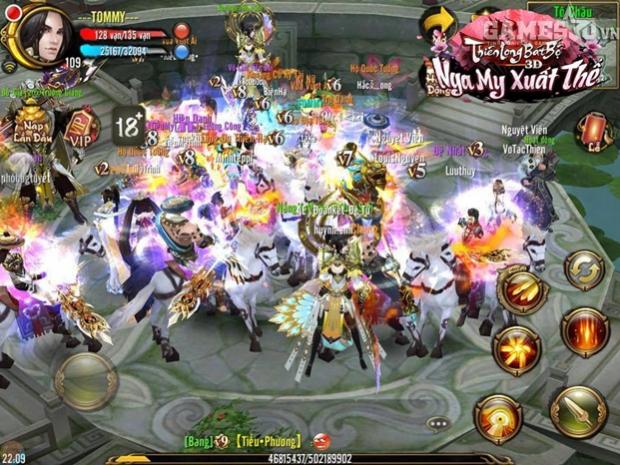Activate the triple-slash skill icon

tap(521, 289)
